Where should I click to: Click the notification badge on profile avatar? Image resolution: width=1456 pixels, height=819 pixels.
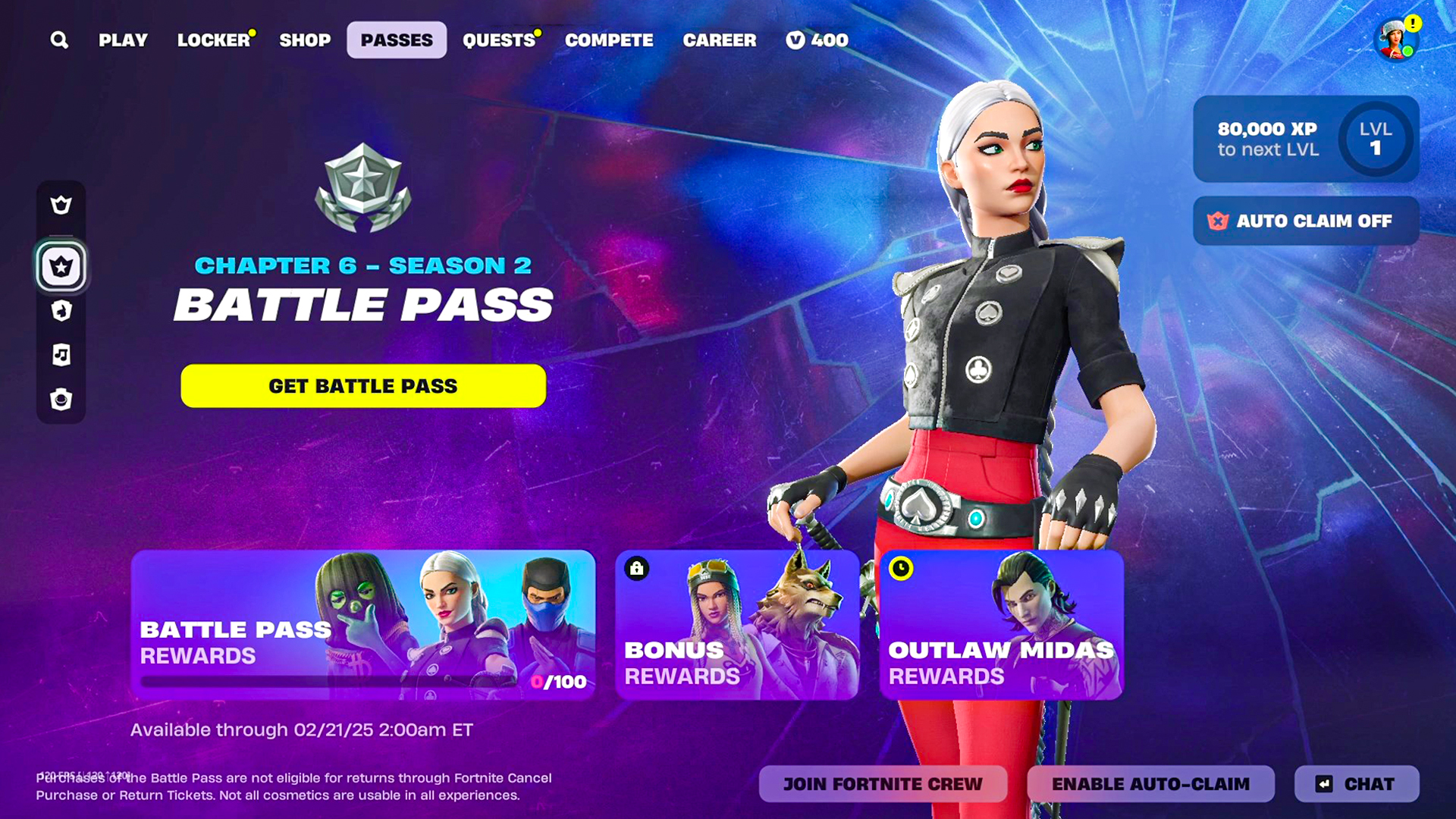(1412, 24)
